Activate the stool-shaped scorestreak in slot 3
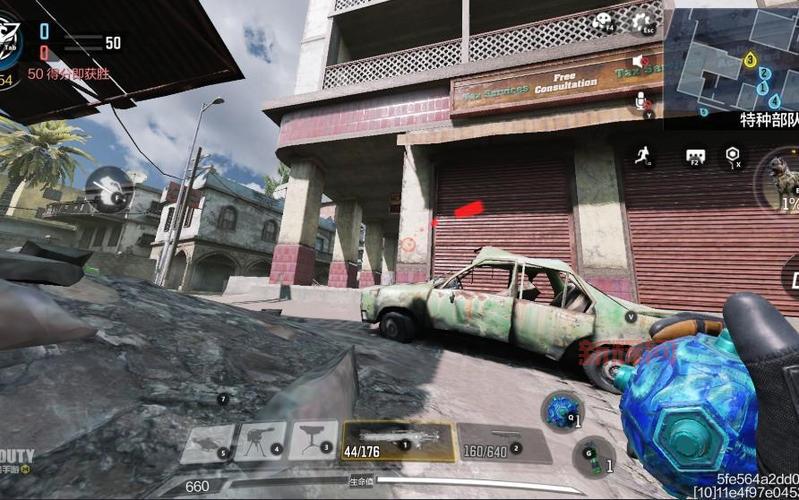 (313, 439)
